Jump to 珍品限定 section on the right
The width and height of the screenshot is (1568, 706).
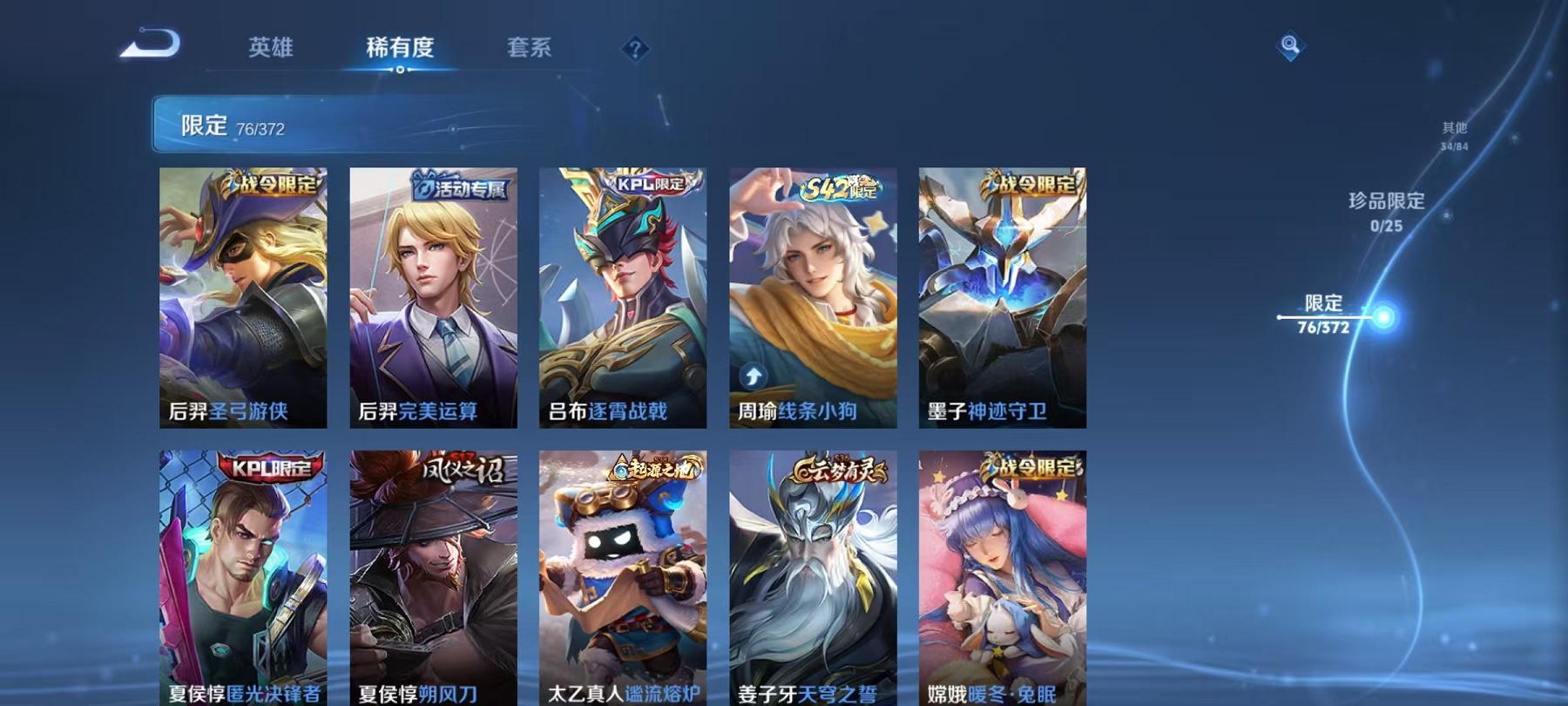[1385, 212]
